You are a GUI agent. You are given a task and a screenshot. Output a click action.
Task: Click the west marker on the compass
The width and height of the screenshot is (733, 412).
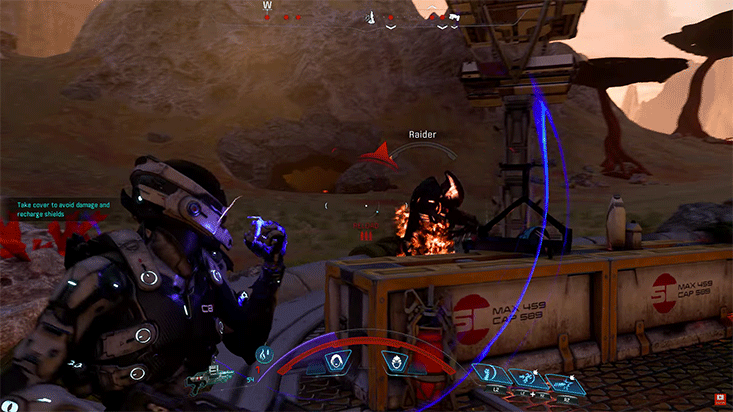click(267, 6)
